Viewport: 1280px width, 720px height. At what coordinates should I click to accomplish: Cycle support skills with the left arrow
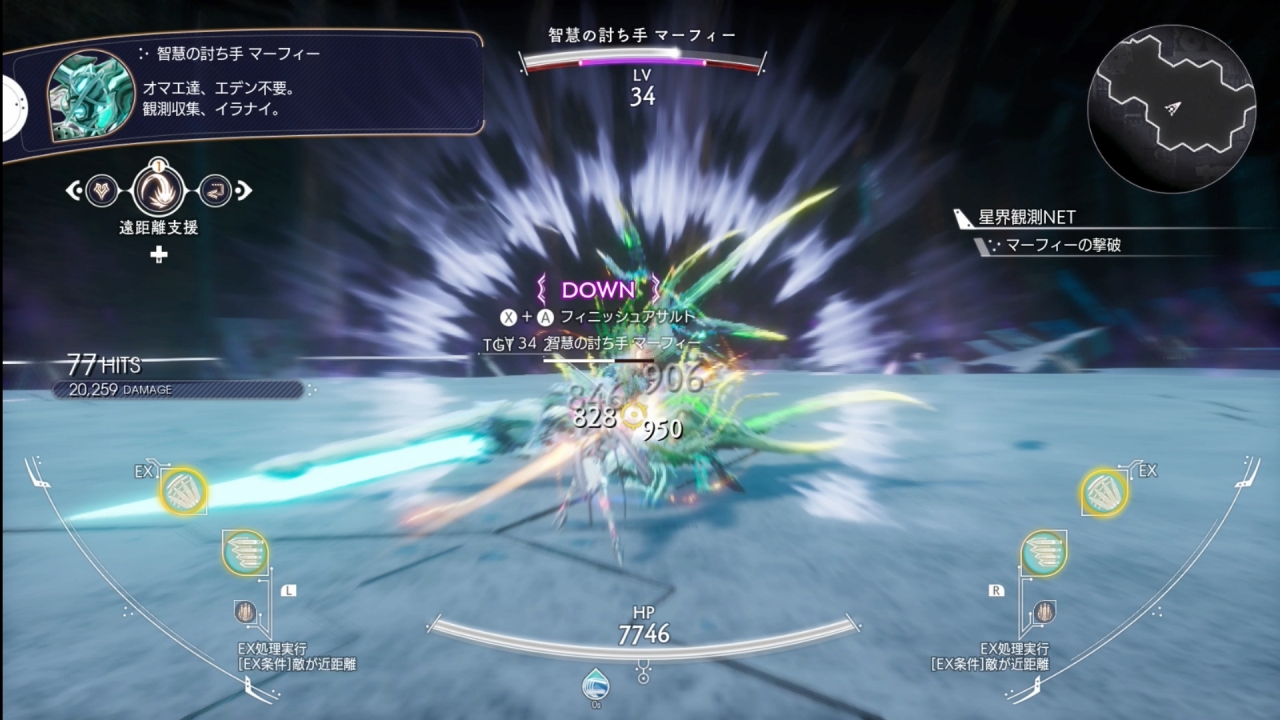pos(72,189)
